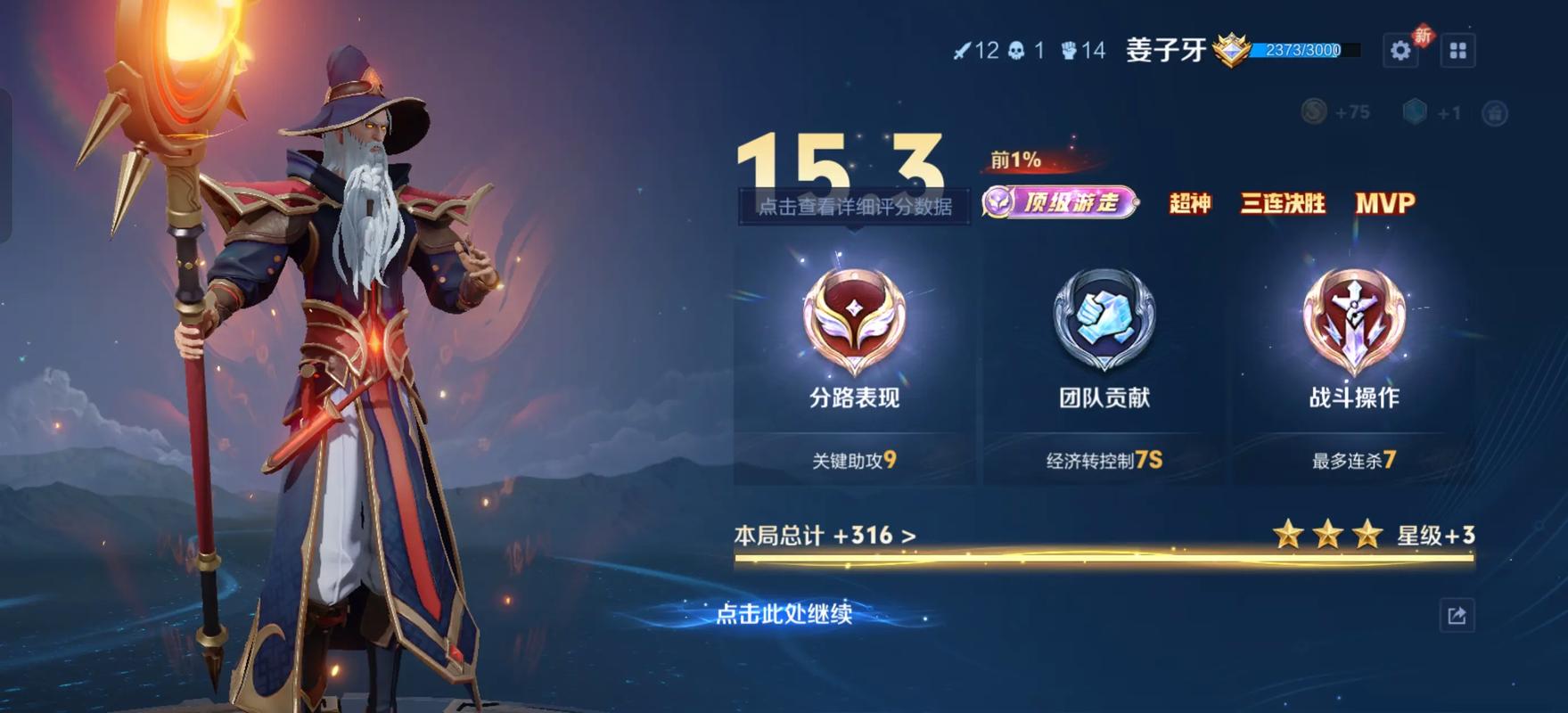Image resolution: width=1568 pixels, height=713 pixels.
Task: Select the 团队贡献 fist badge
Action: tap(1104, 322)
